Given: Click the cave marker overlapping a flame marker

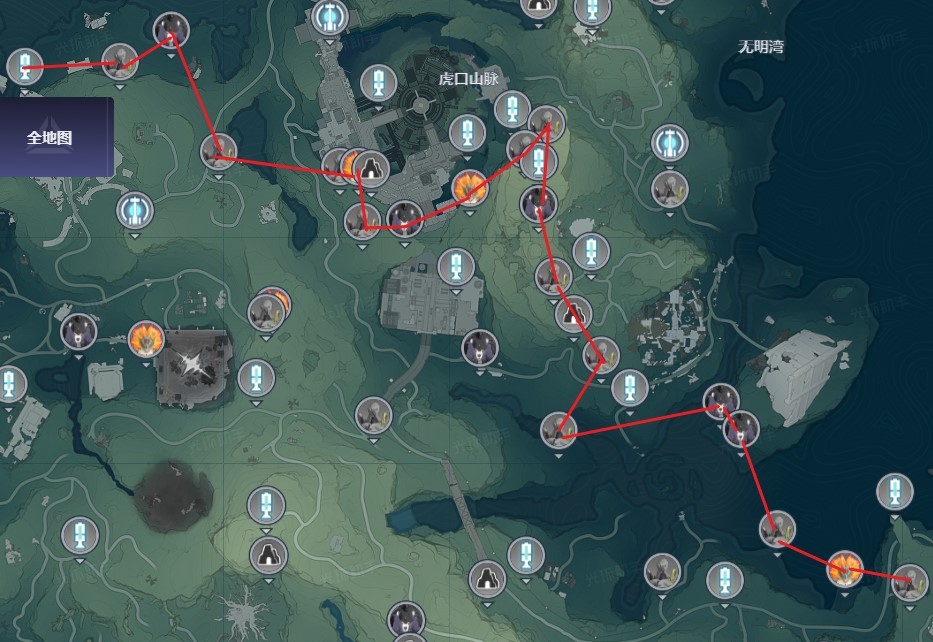Looking at the screenshot, I should [372, 166].
